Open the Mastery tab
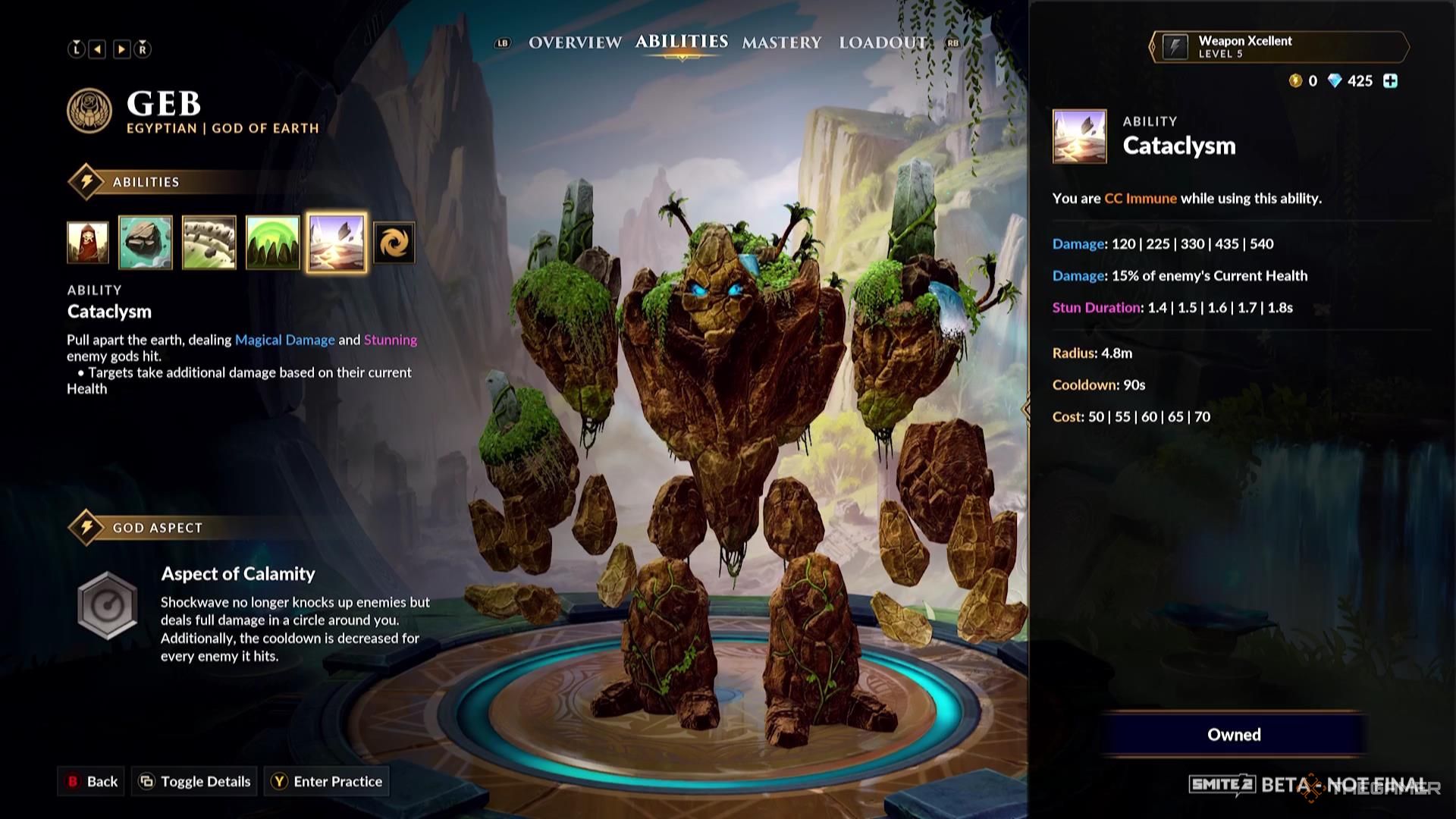This screenshot has width=1456, height=819. click(782, 43)
